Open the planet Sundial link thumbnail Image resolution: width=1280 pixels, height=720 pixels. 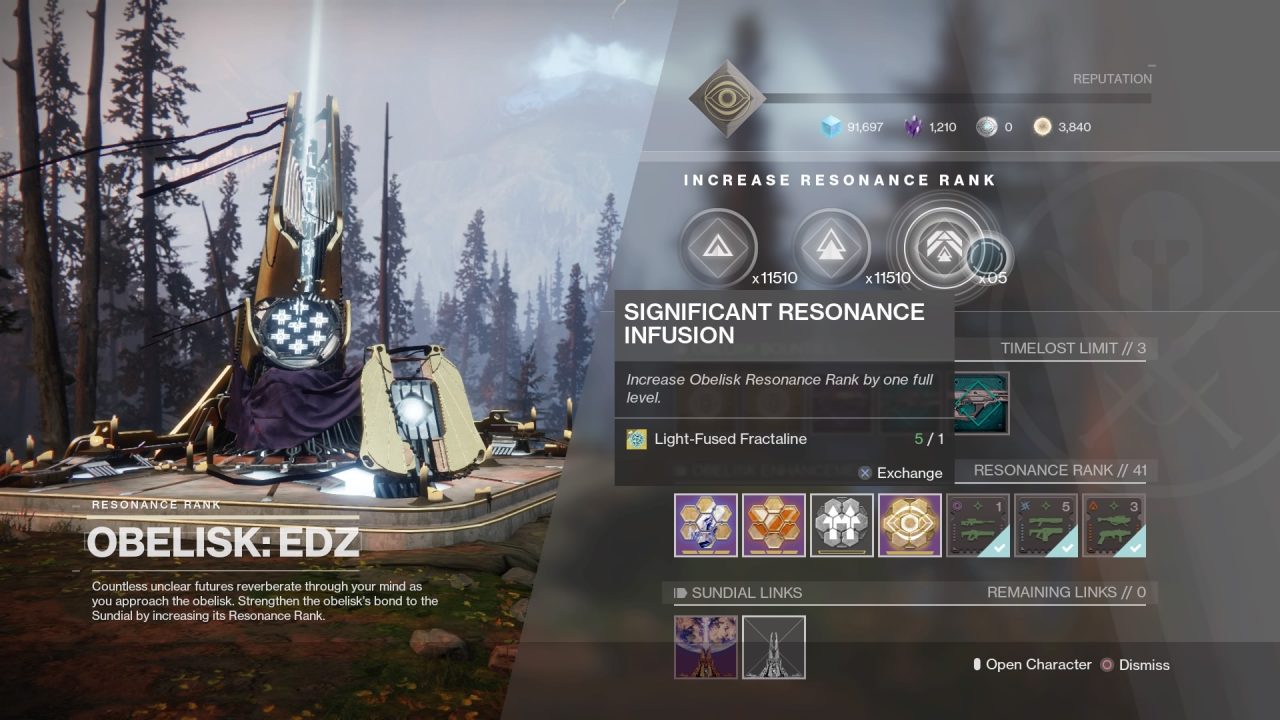pos(706,647)
